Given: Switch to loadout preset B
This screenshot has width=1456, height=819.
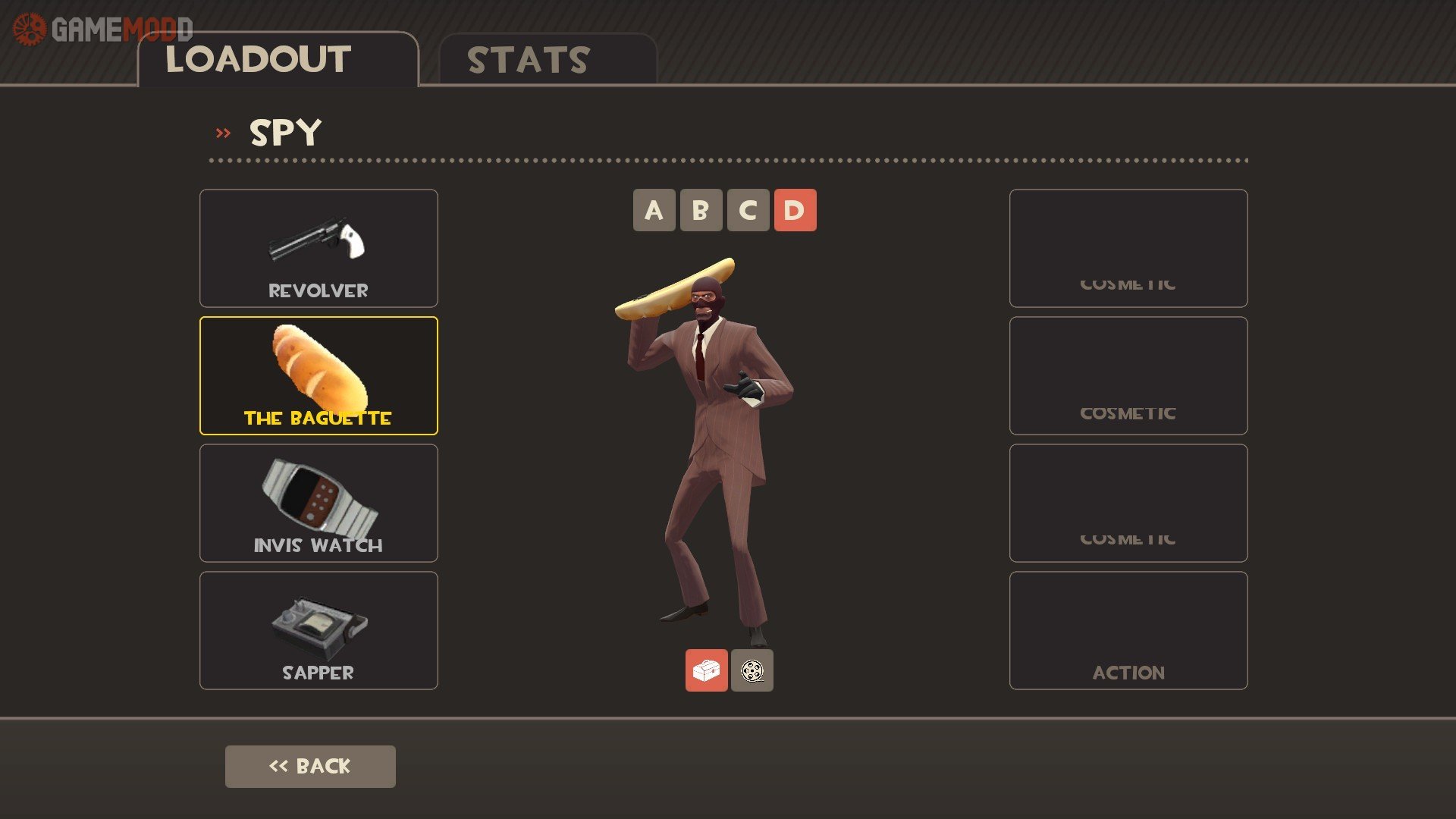Looking at the screenshot, I should [x=701, y=210].
